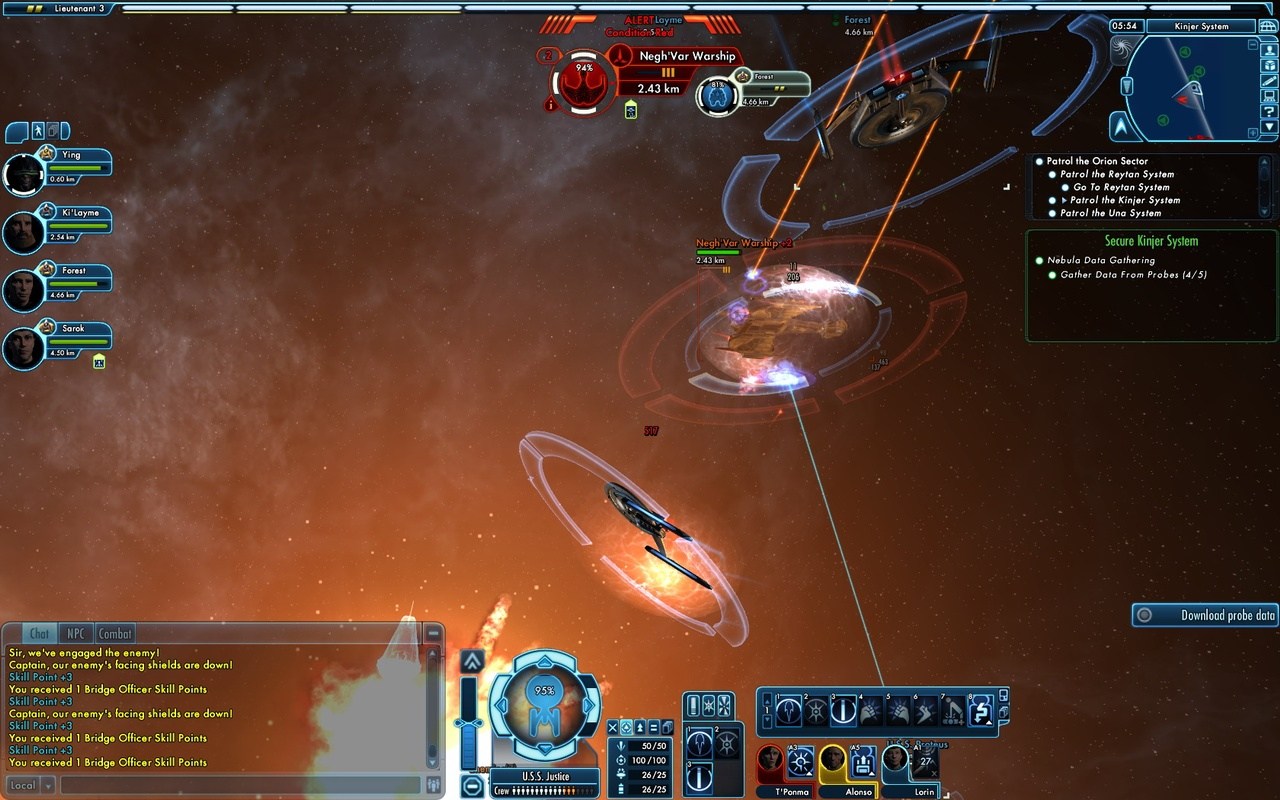
Task: Select the Patrol the Kinjer System objective
Action: (1124, 200)
